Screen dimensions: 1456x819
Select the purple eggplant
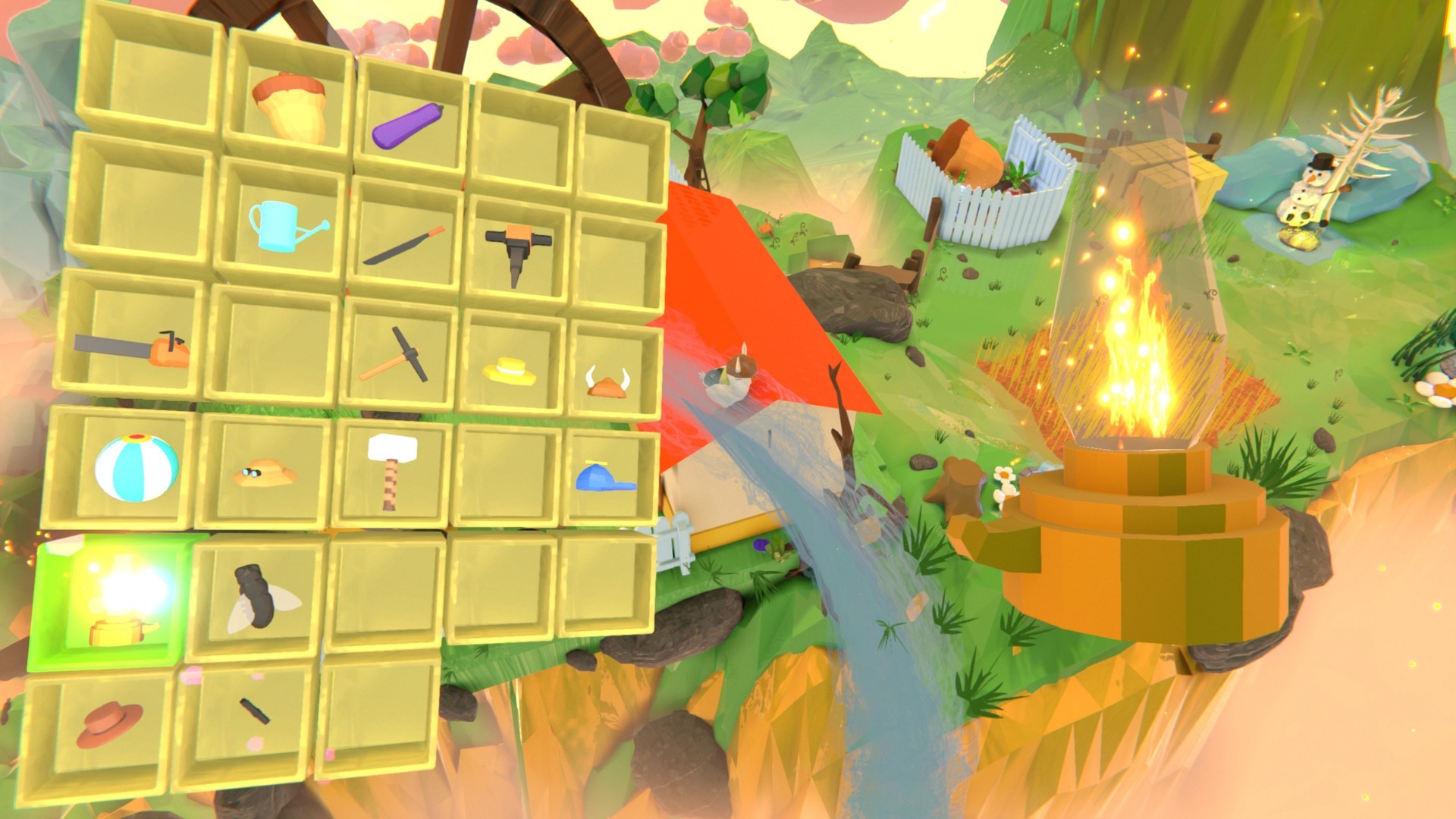click(x=409, y=124)
